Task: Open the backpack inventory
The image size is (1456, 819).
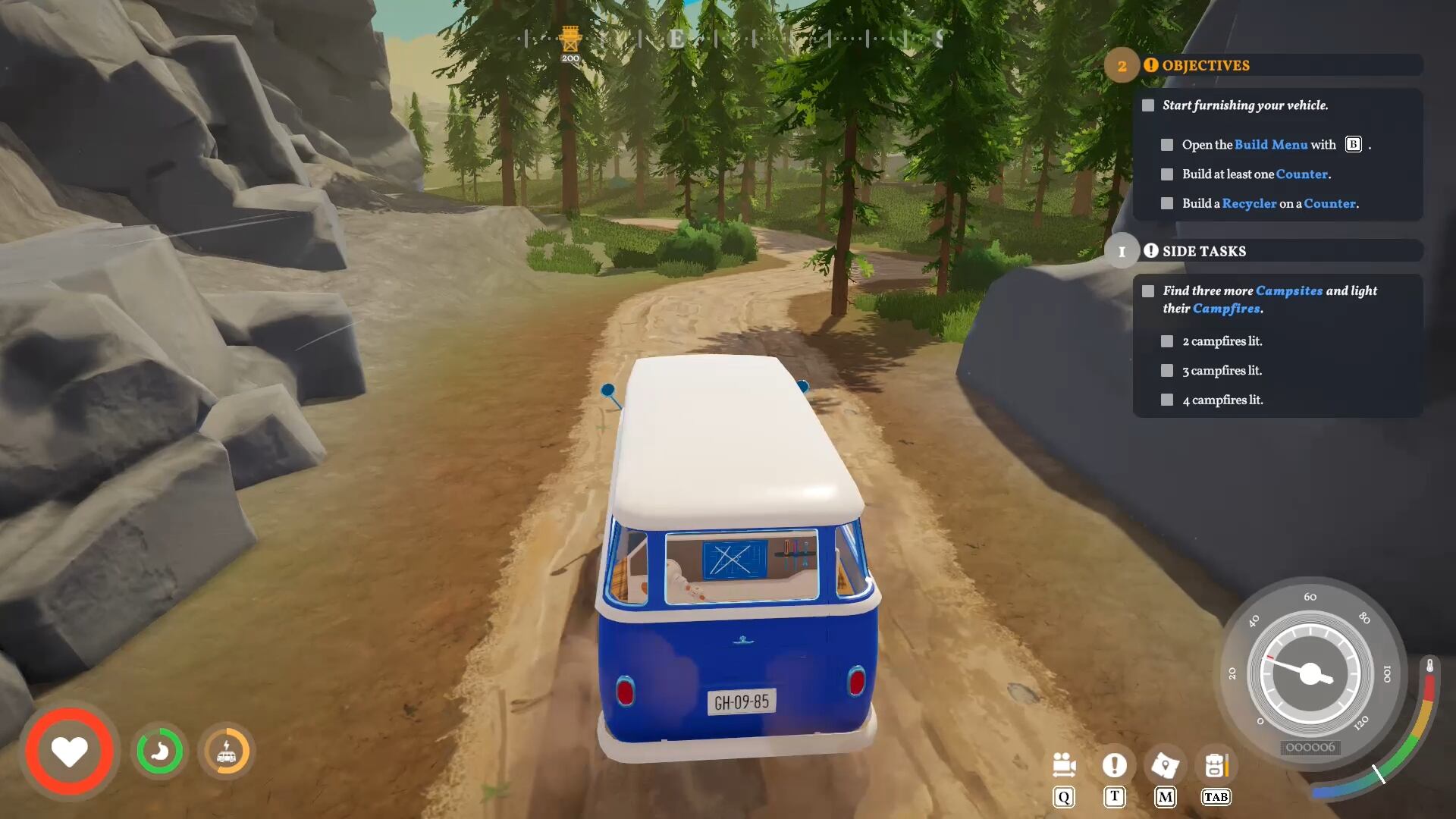Action: point(1216,765)
